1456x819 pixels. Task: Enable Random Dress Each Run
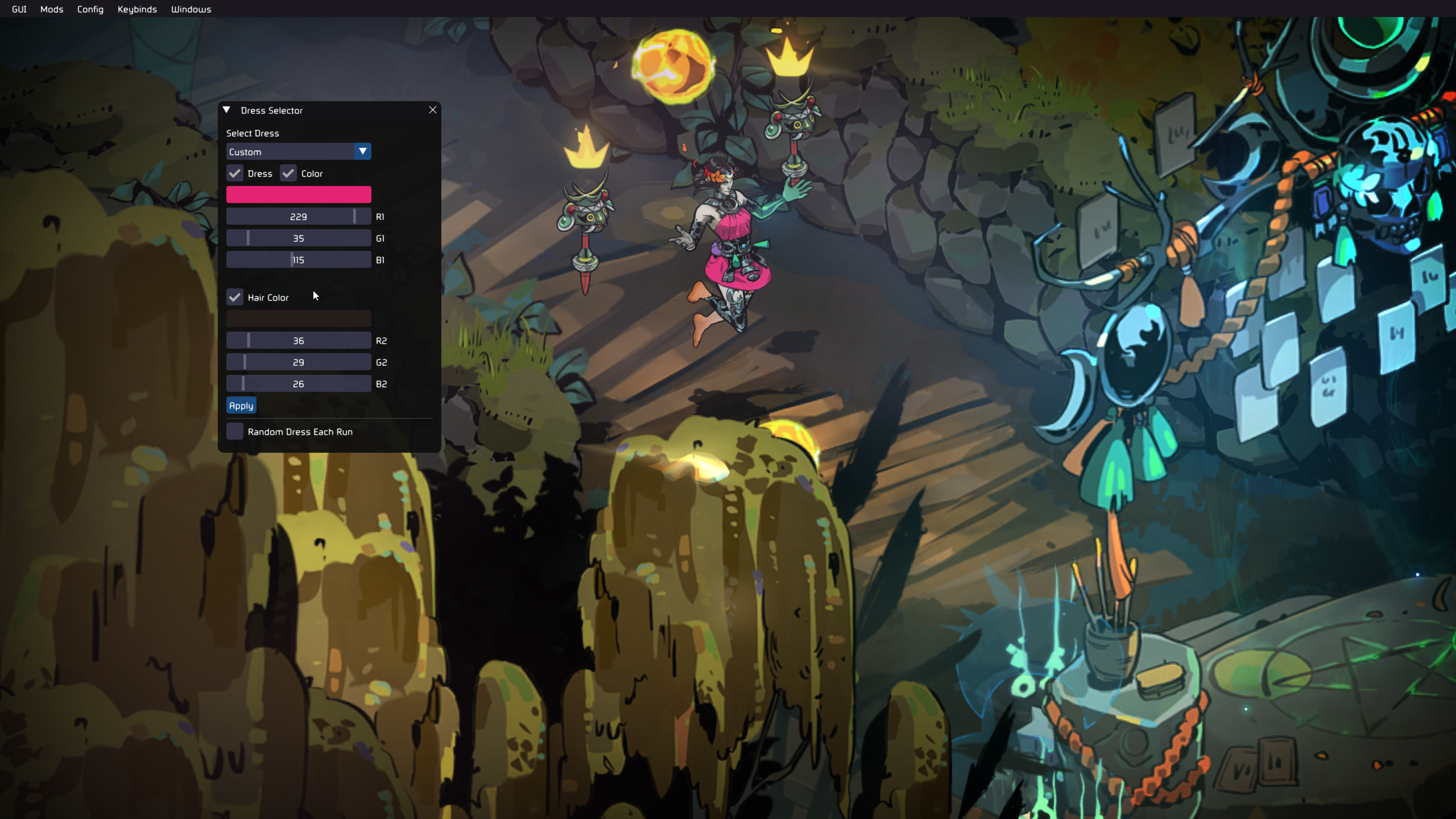235,431
